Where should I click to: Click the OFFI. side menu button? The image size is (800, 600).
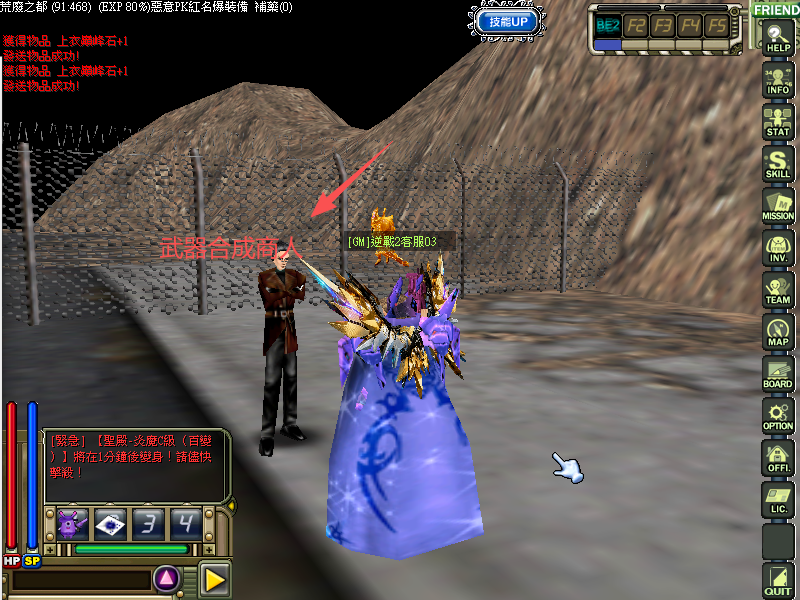click(x=778, y=459)
